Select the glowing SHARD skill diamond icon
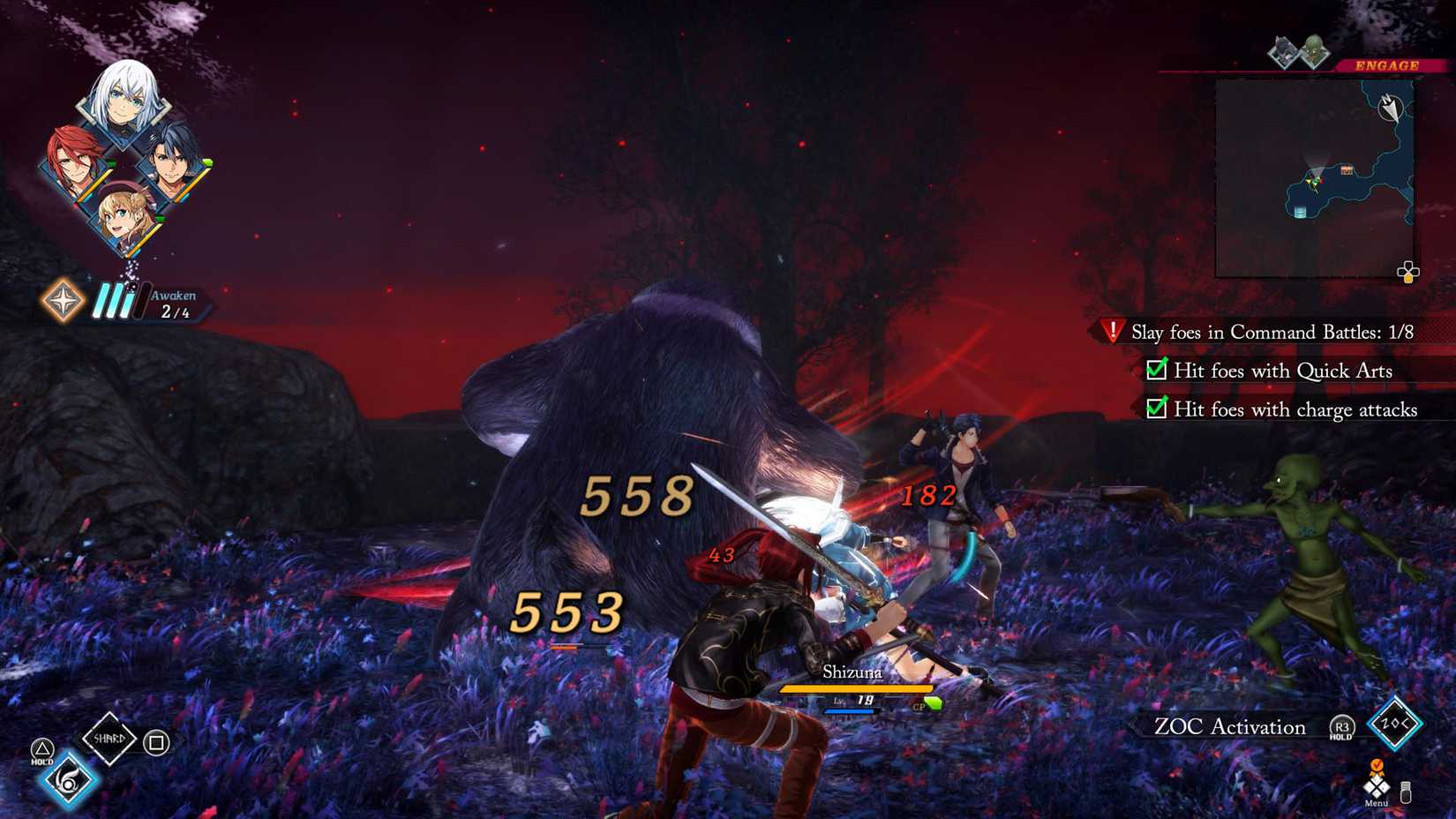The width and height of the screenshot is (1456, 819). (109, 738)
